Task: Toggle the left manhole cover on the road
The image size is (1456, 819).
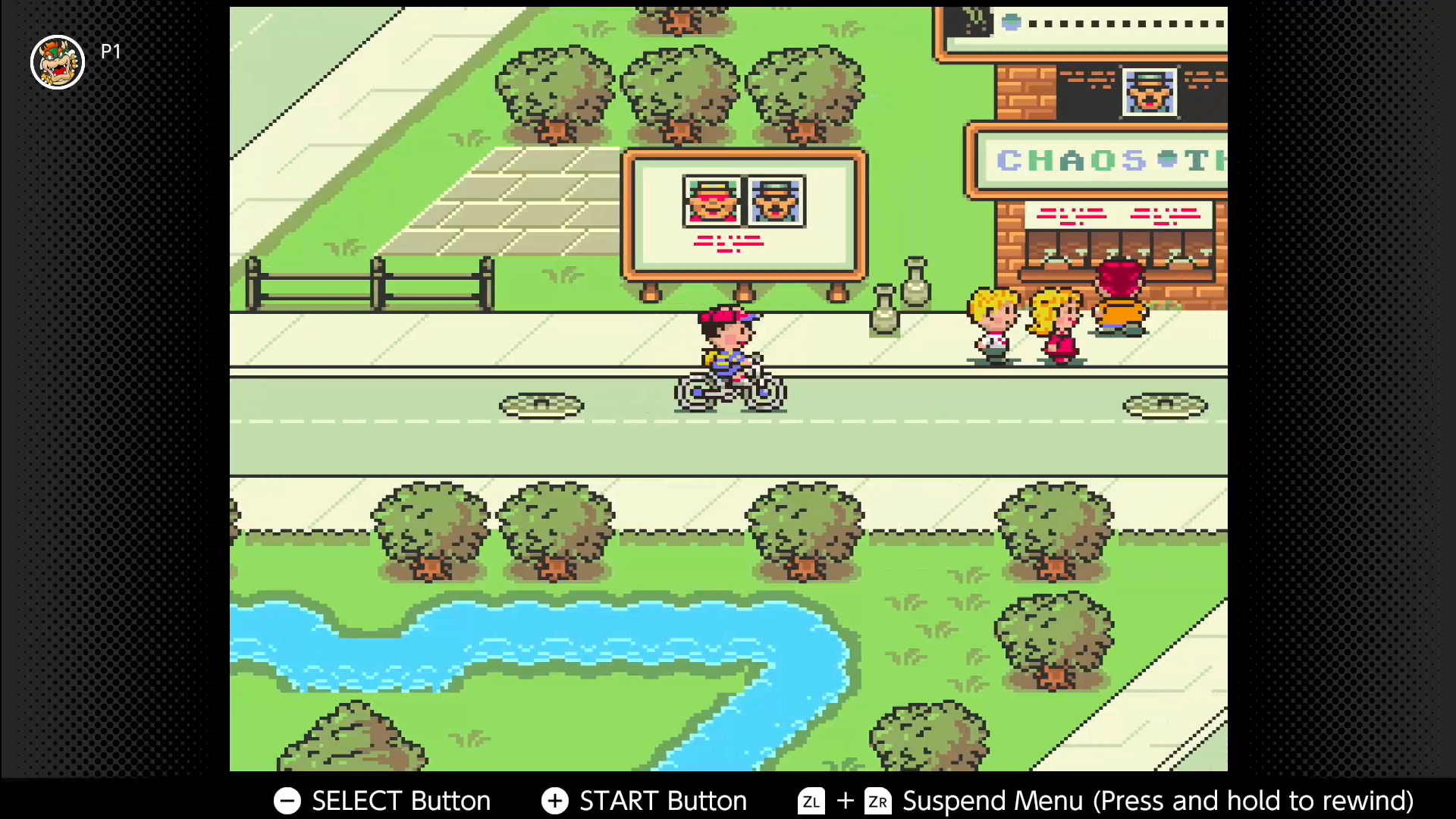Action: [541, 405]
